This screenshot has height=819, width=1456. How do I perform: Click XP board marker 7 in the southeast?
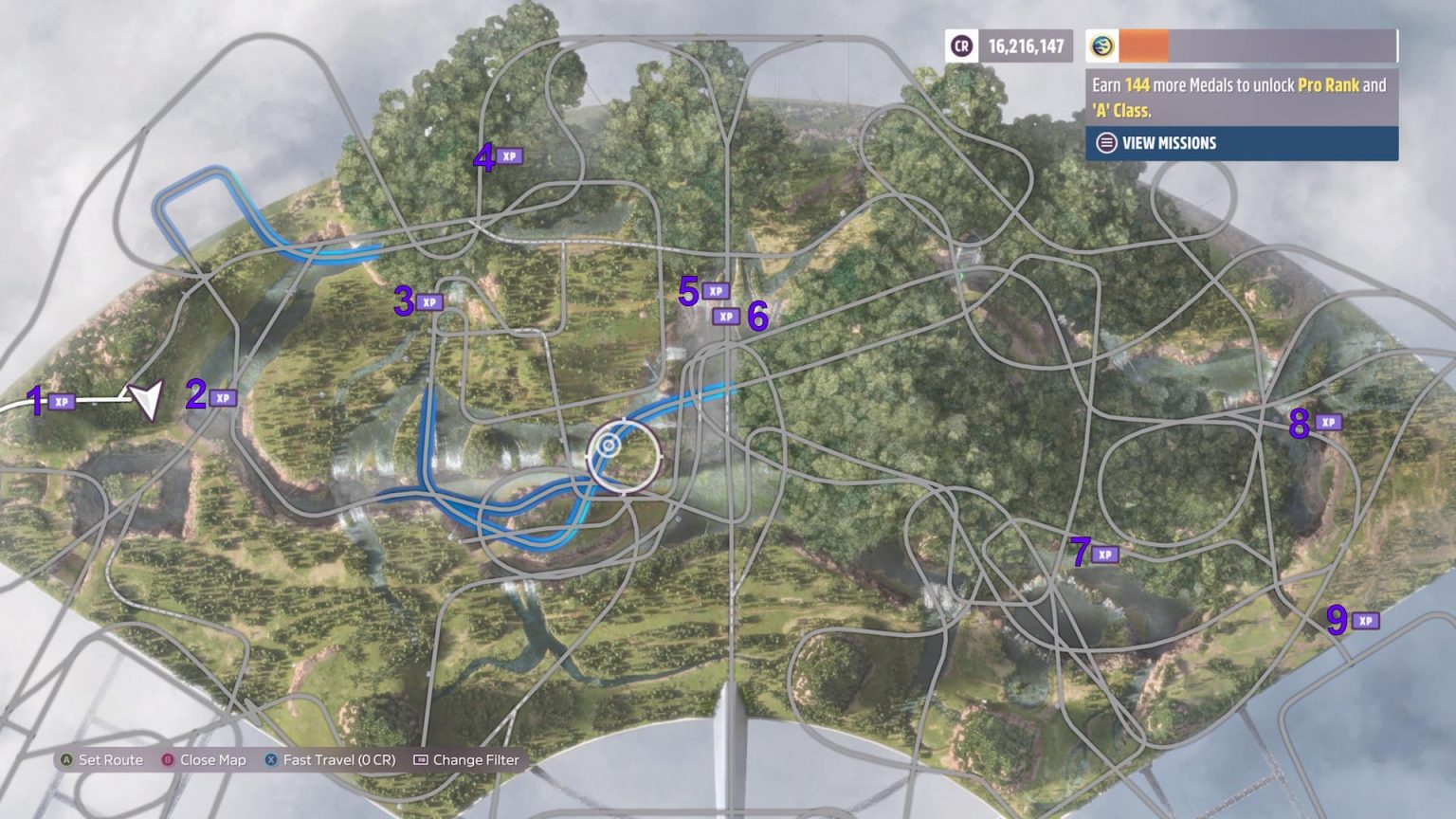pyautogui.click(x=1104, y=555)
